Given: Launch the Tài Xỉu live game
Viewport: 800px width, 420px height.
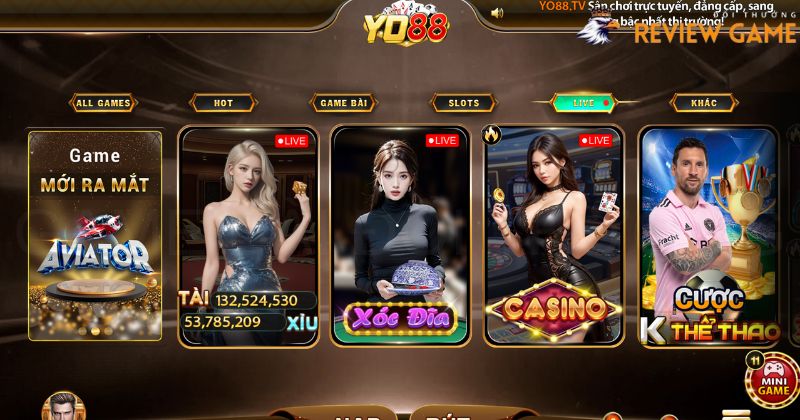Looking at the screenshot, I should point(248,235).
